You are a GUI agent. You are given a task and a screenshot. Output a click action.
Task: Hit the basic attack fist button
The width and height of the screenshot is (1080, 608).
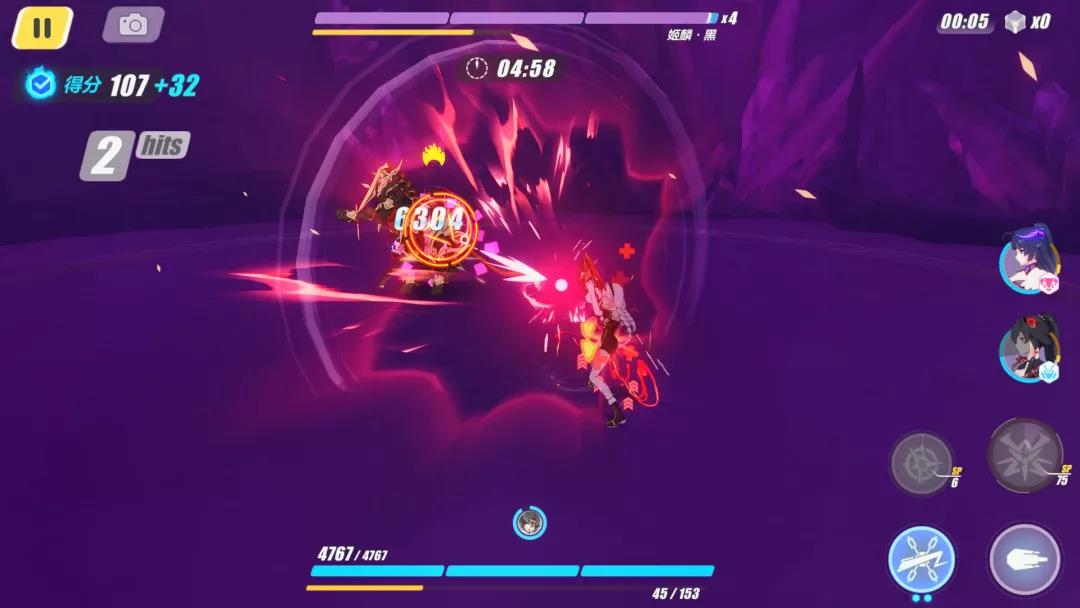point(1024,559)
